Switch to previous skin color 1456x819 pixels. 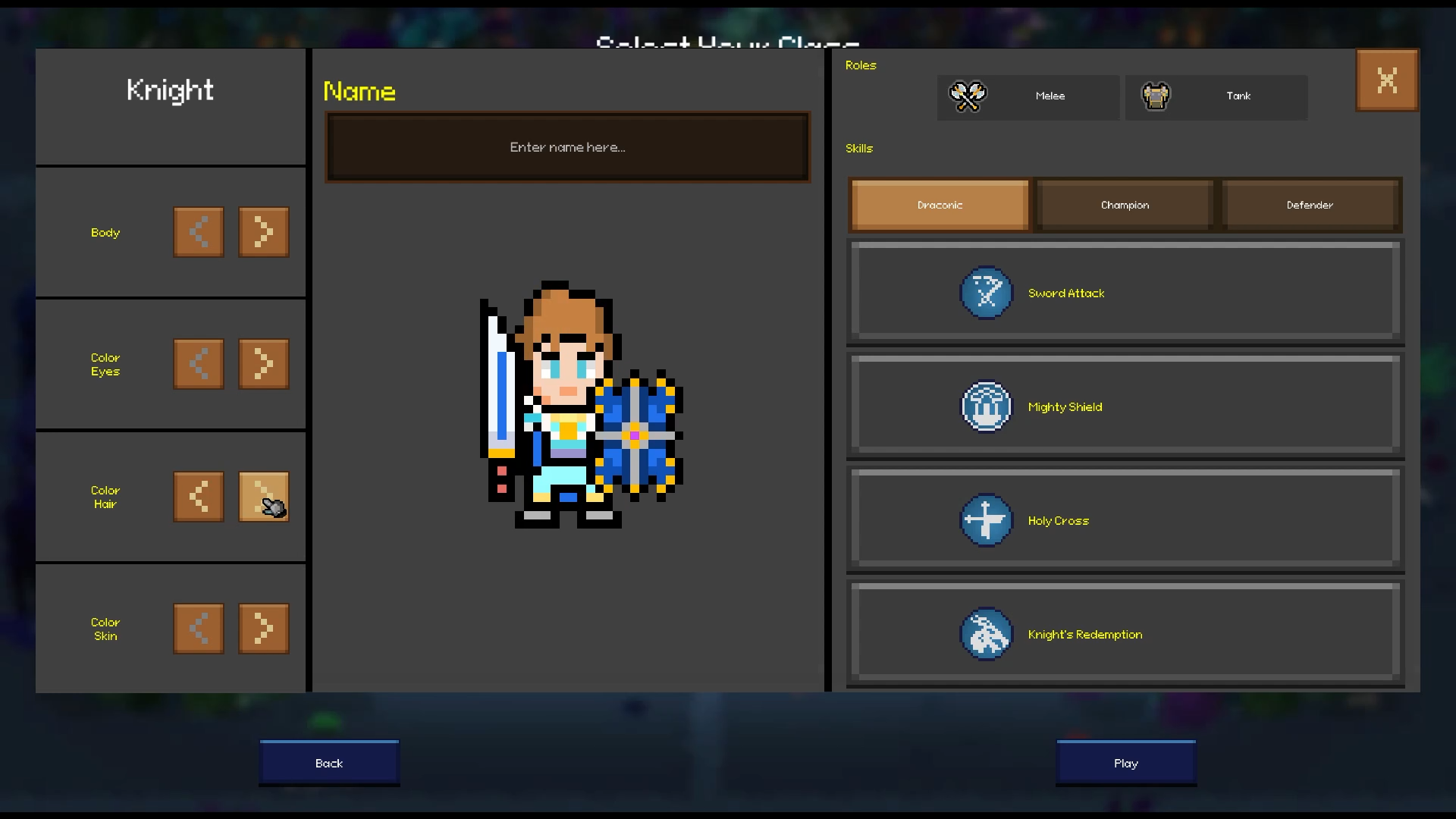coord(199,629)
